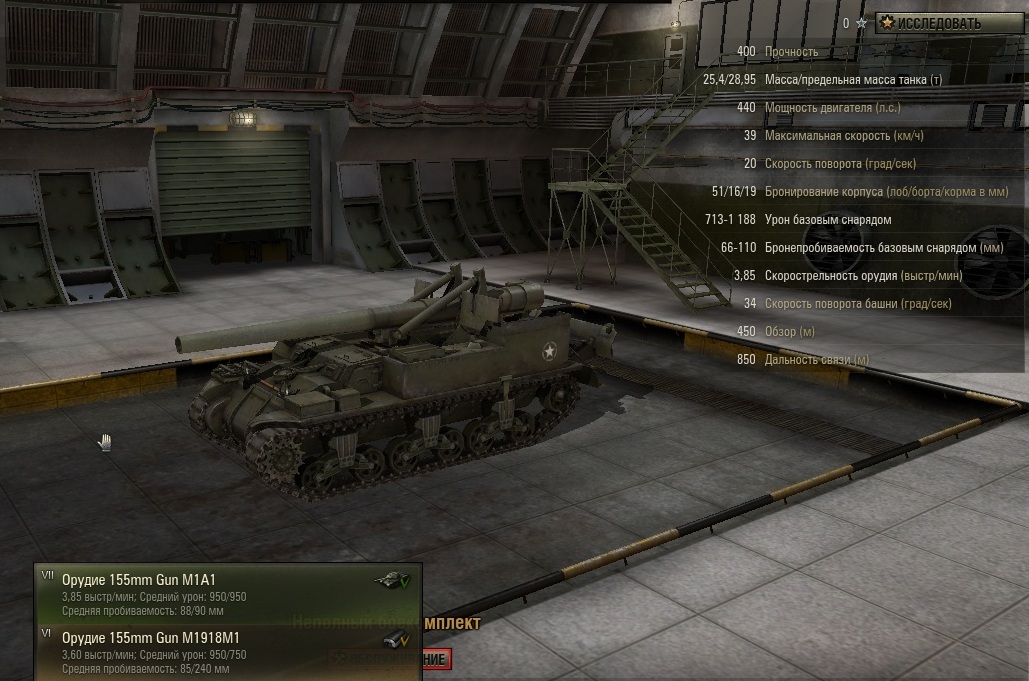Click the ИССЛЕДОВАТЬ research button
Viewport: 1029px width, 681px height.
[943, 23]
